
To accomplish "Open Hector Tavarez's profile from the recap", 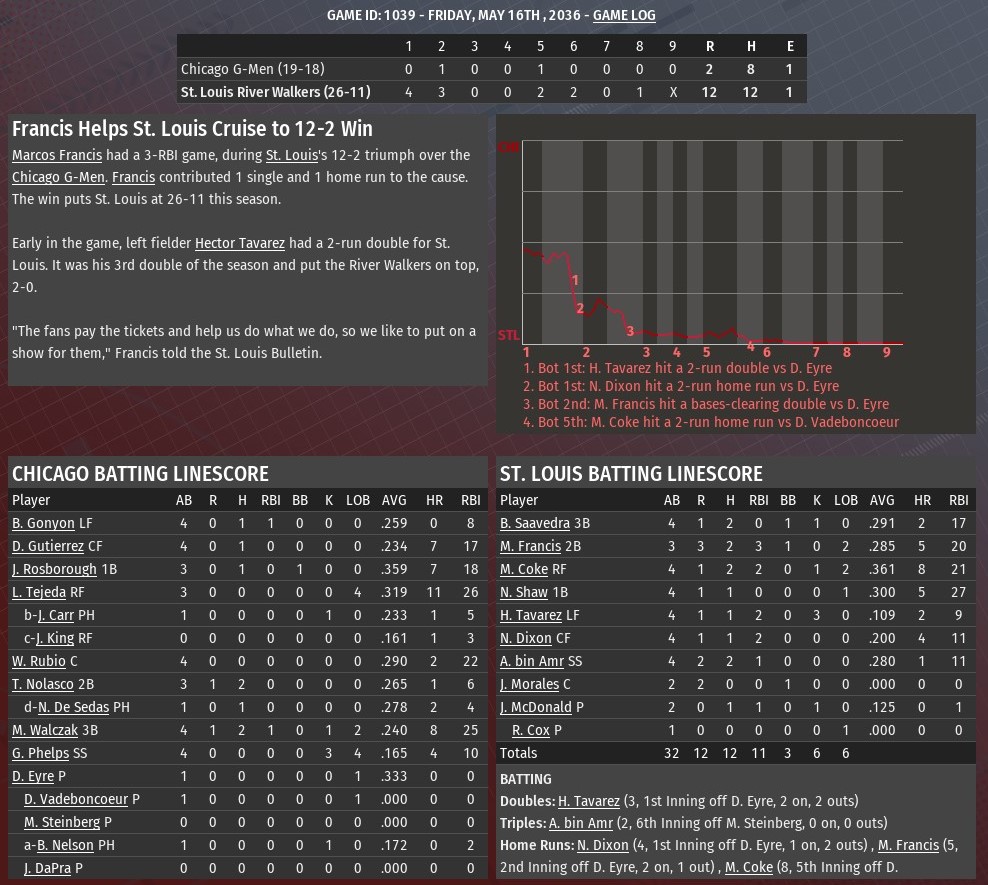I will 240,243.
